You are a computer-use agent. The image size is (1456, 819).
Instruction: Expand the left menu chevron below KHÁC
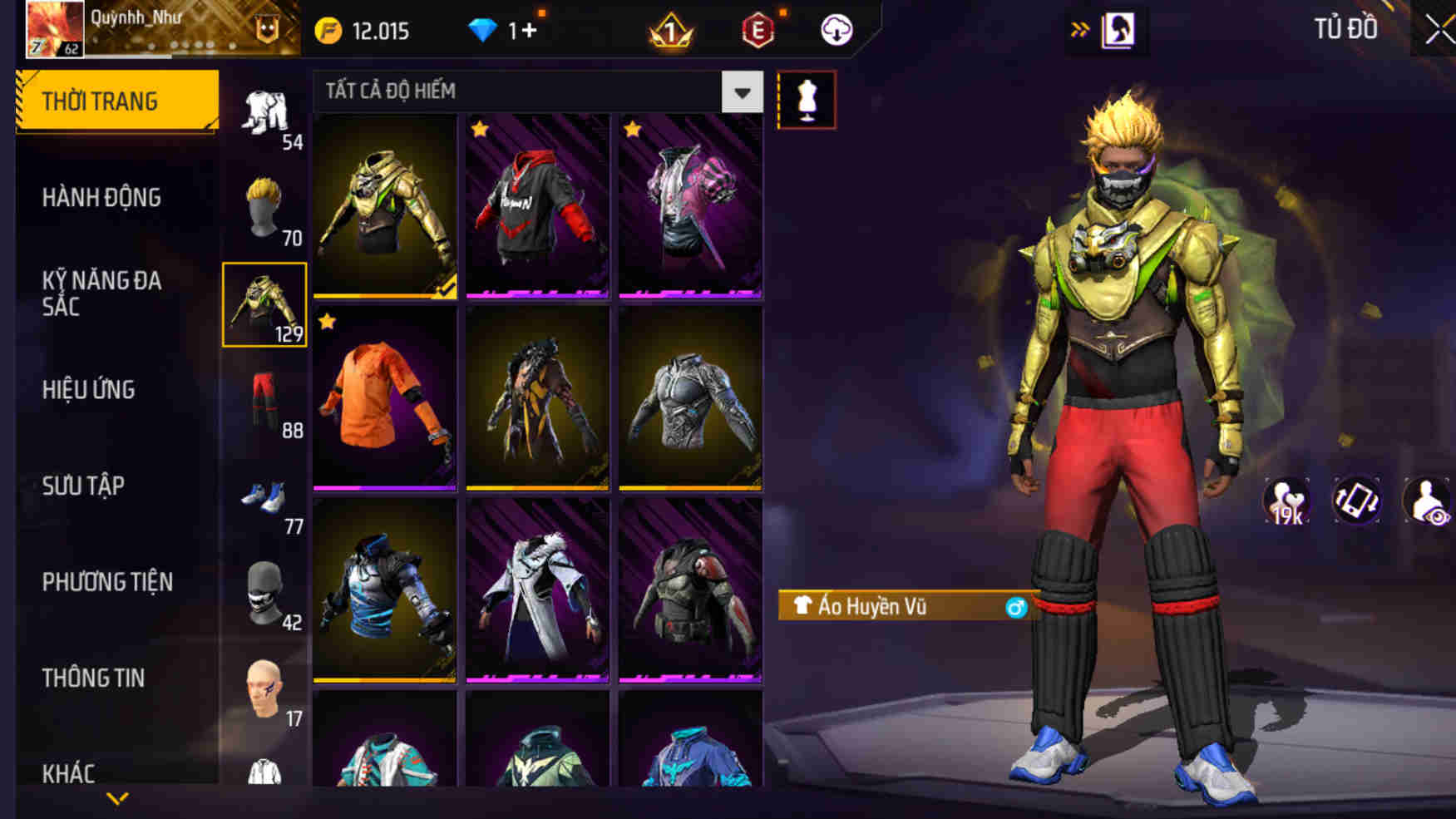point(116,800)
